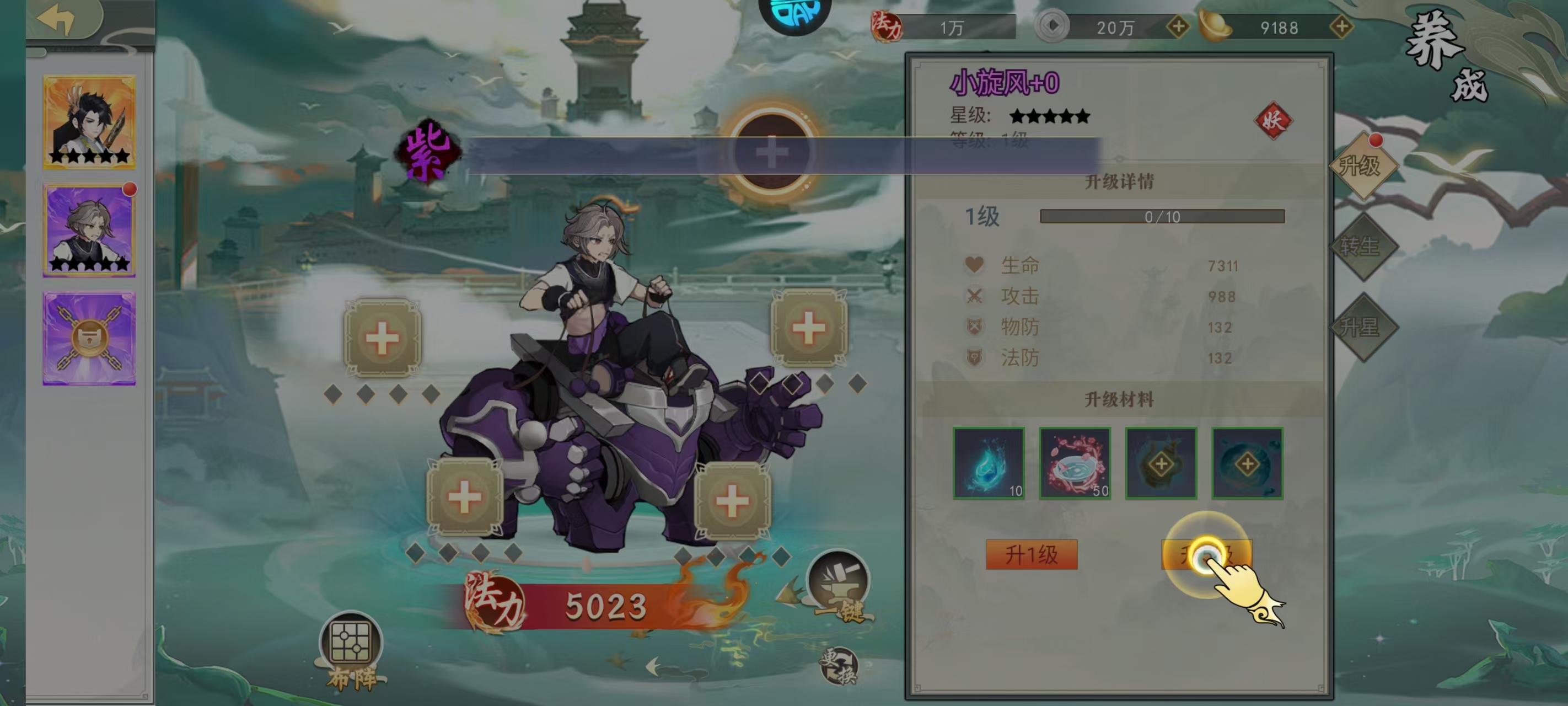Activate the 一键 anvil quick-equip button
This screenshot has width=1568, height=706.
click(839, 587)
